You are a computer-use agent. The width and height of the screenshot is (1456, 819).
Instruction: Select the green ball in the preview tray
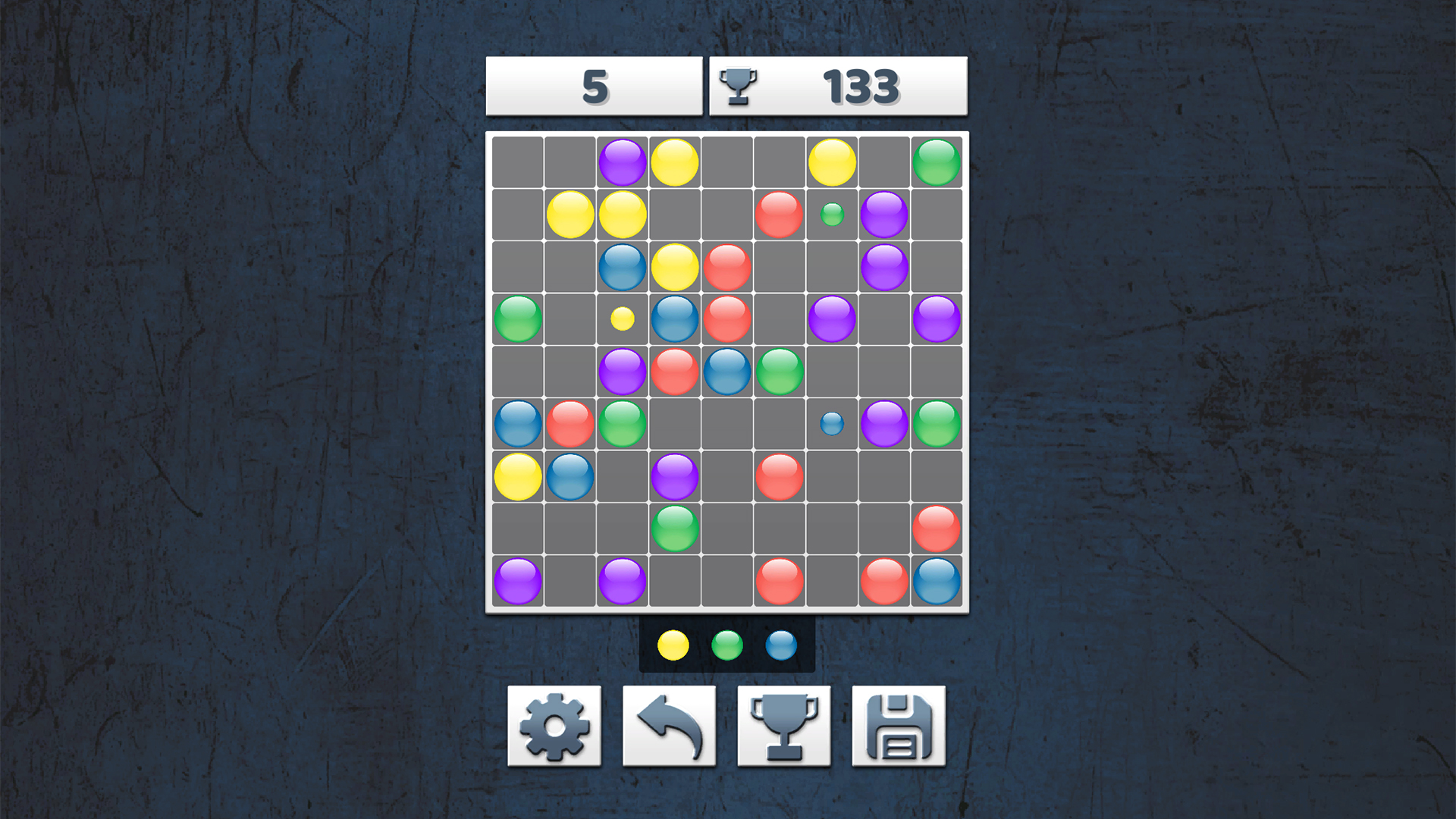pos(726,645)
